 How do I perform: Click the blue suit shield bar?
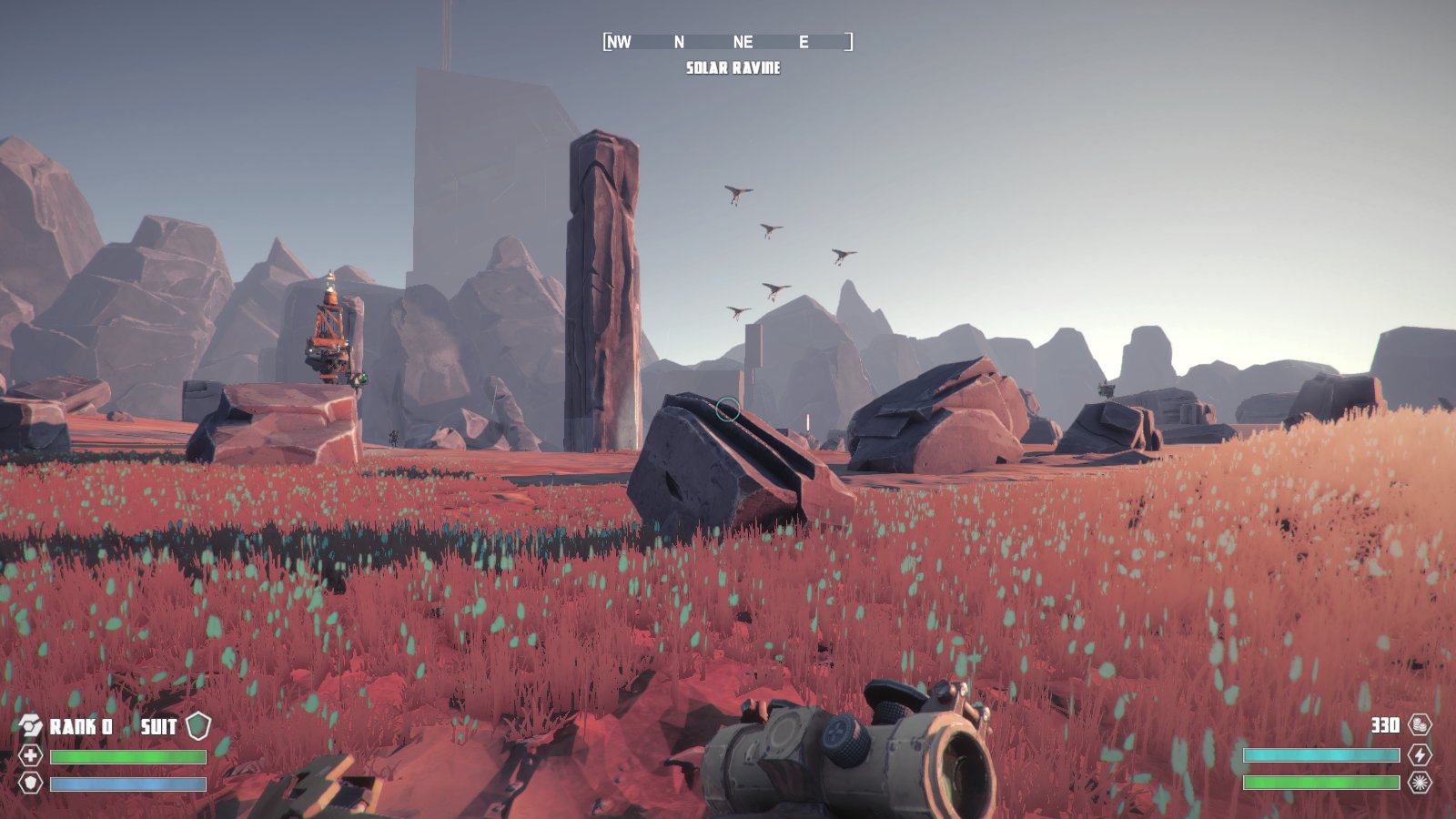click(x=127, y=783)
